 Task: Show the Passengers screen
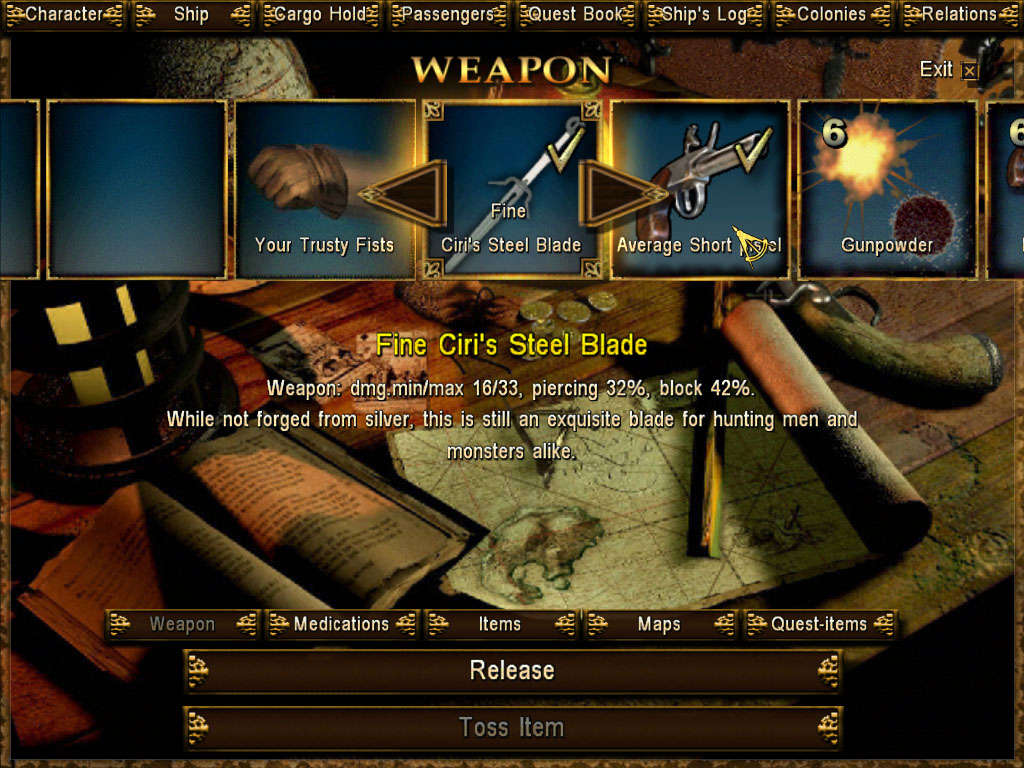pyautogui.click(x=449, y=14)
